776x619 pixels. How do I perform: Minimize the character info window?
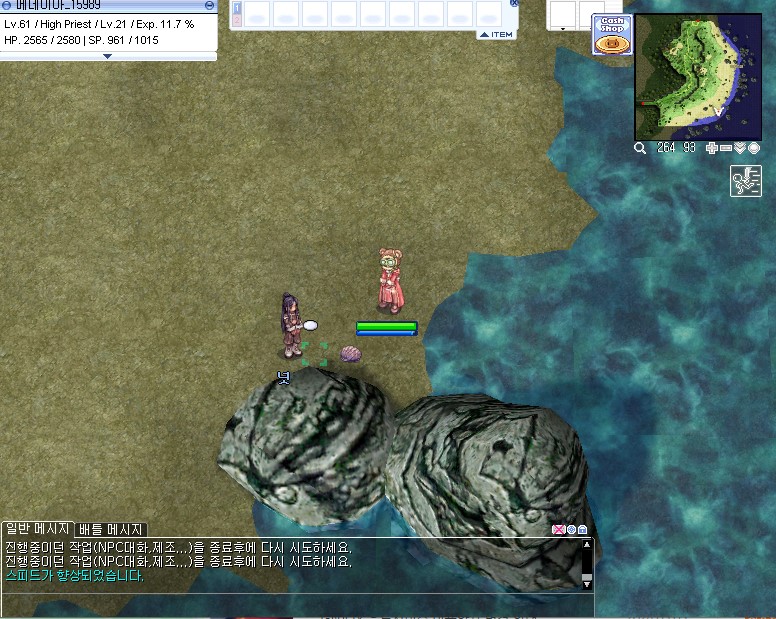tap(209, 5)
